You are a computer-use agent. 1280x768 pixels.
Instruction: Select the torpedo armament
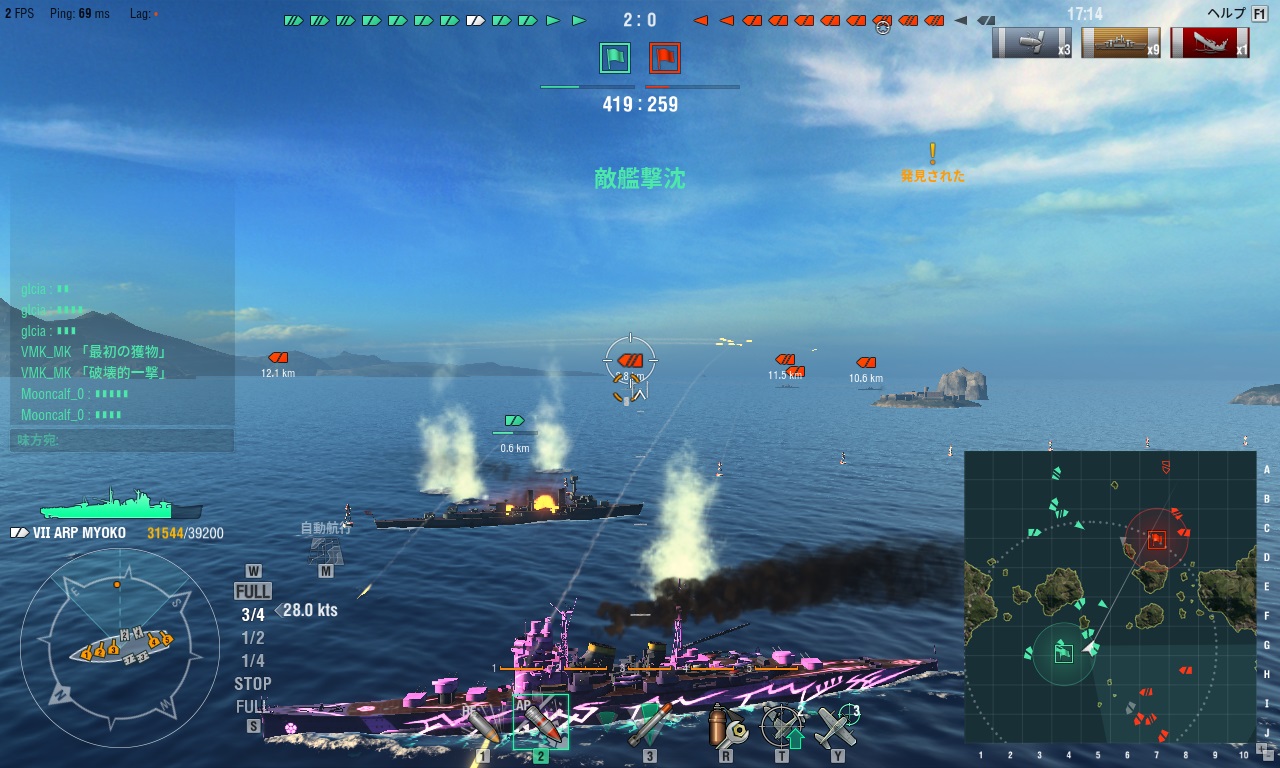click(649, 725)
